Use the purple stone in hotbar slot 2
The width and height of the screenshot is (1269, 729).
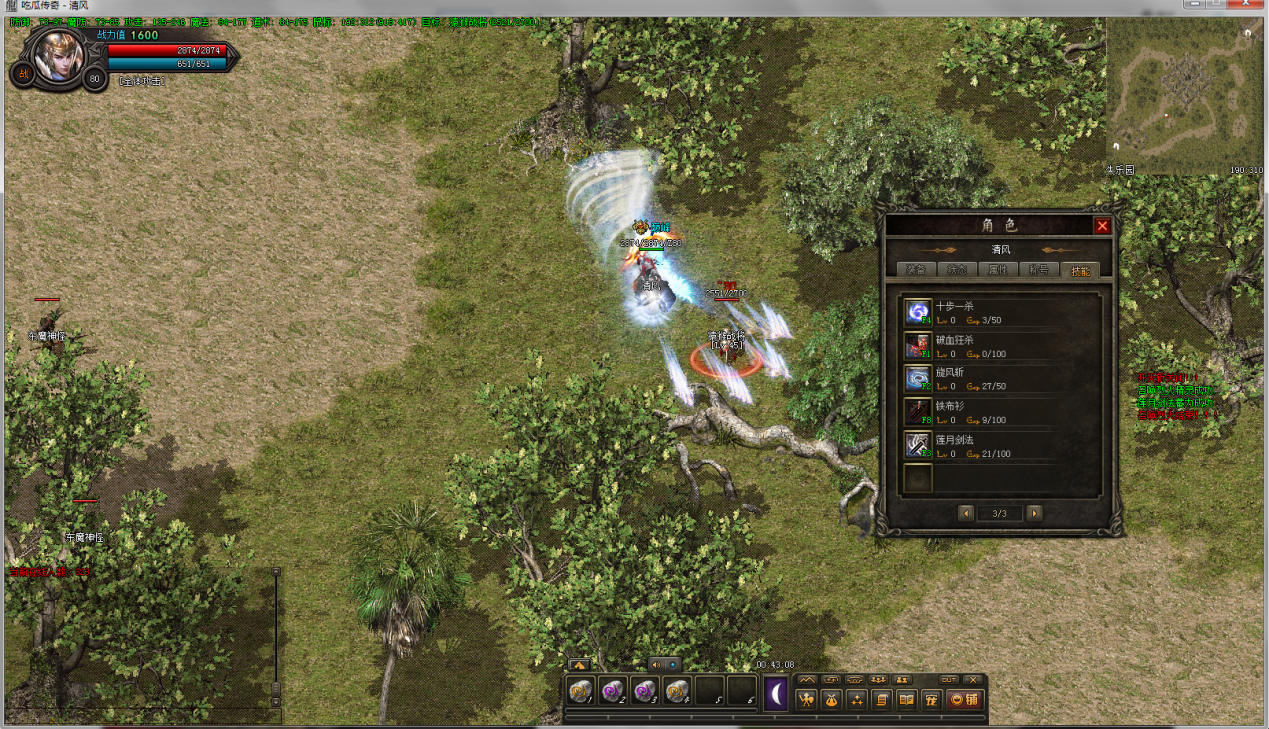click(612, 691)
